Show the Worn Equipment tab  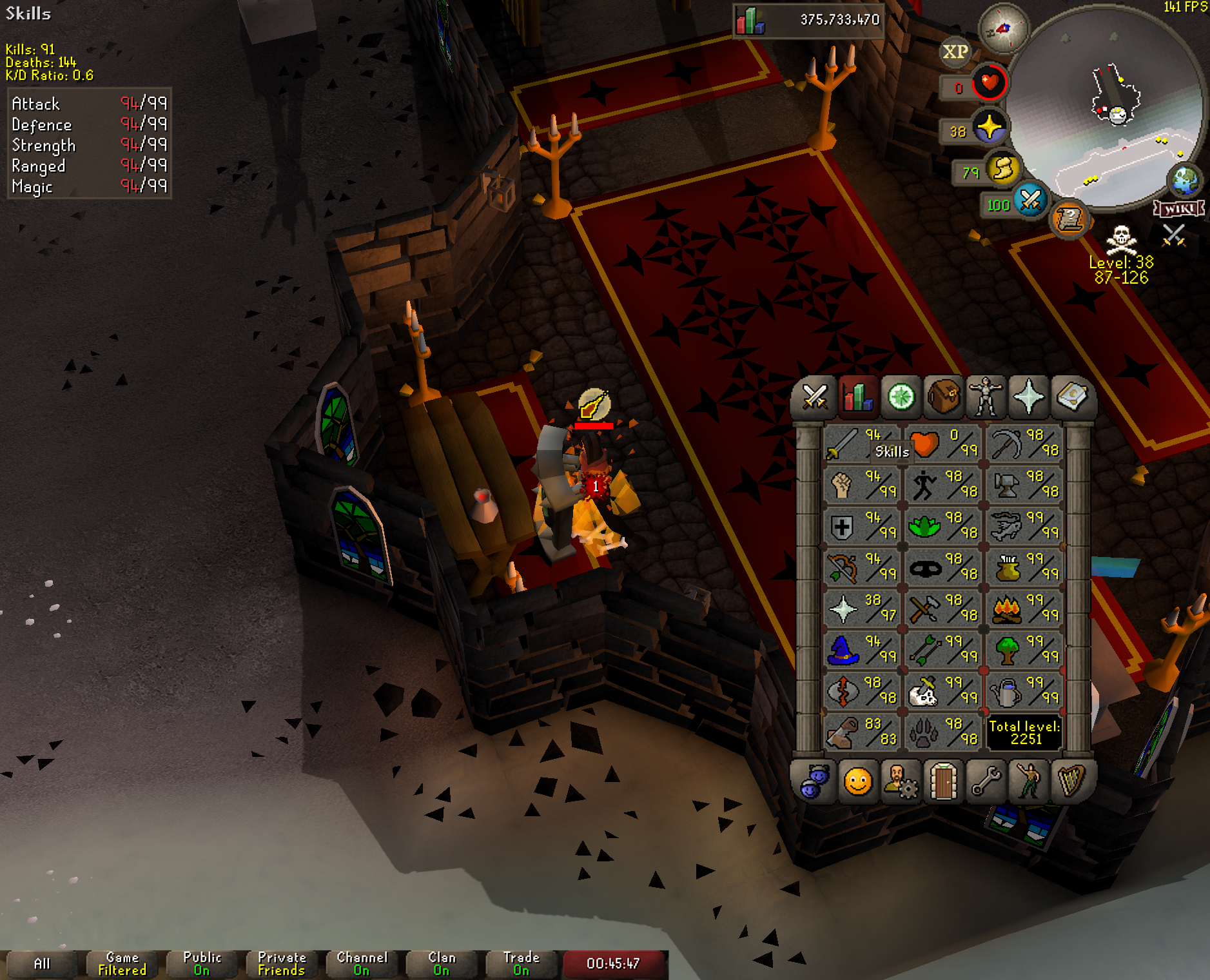[x=986, y=397]
